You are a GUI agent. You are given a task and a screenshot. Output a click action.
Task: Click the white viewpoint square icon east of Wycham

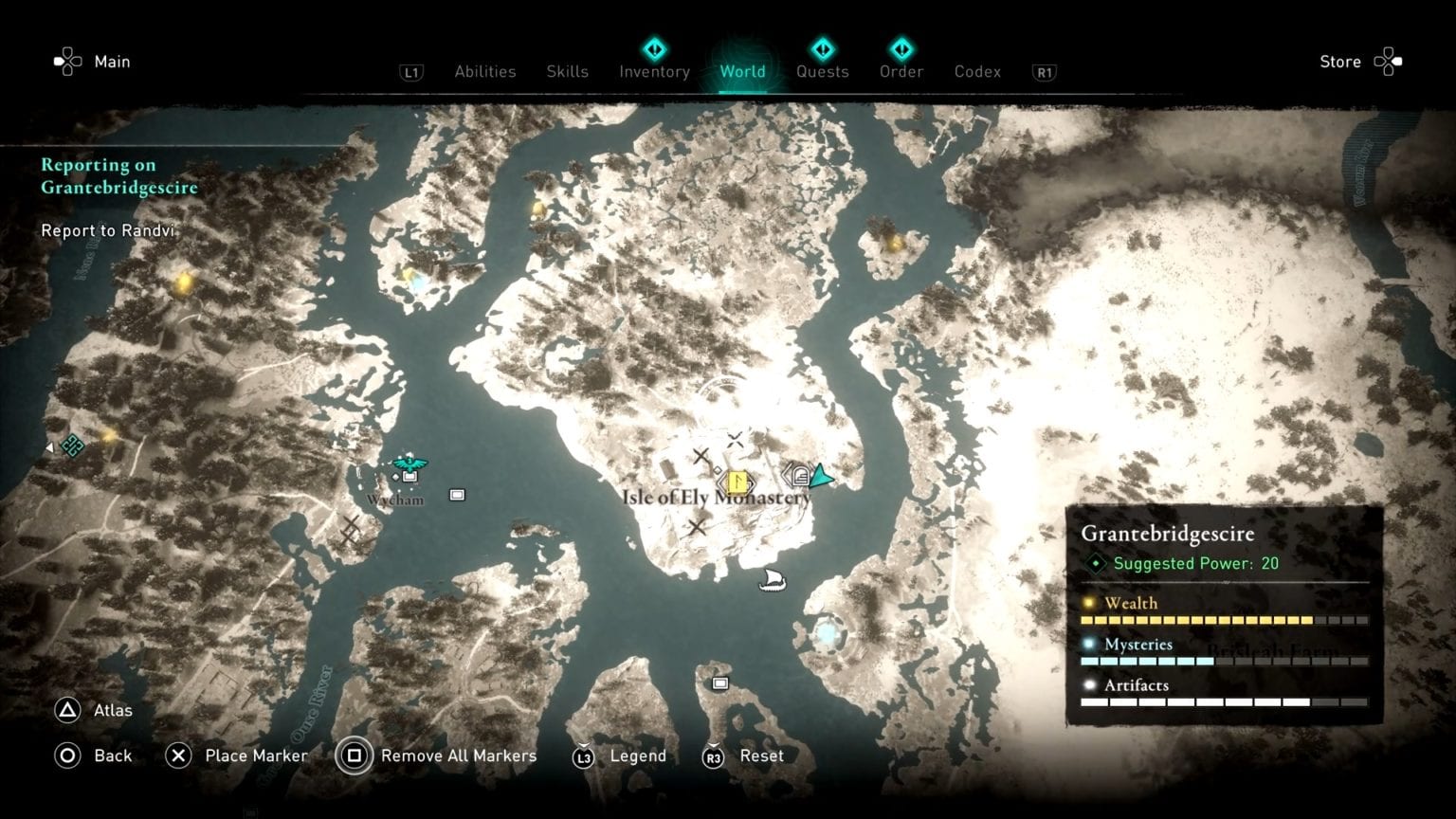[x=458, y=494]
